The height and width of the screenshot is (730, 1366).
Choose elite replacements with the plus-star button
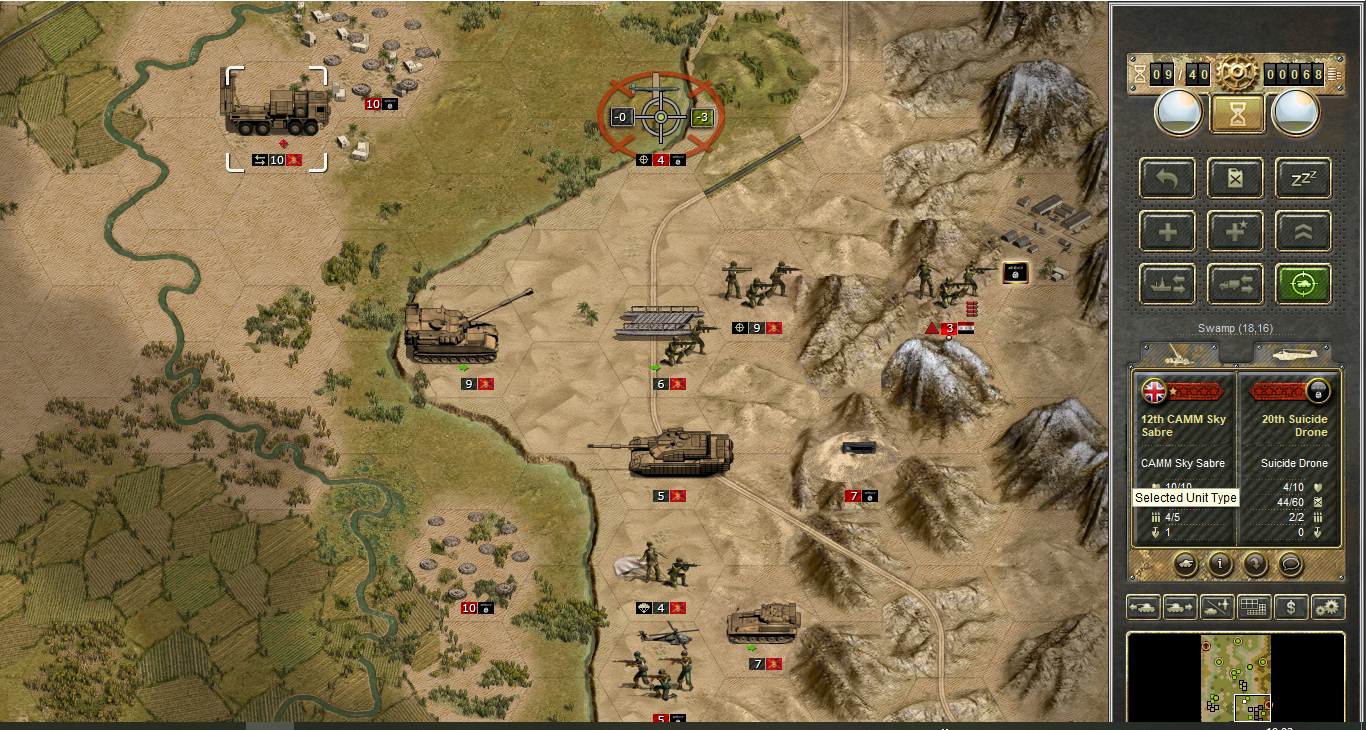click(1236, 232)
